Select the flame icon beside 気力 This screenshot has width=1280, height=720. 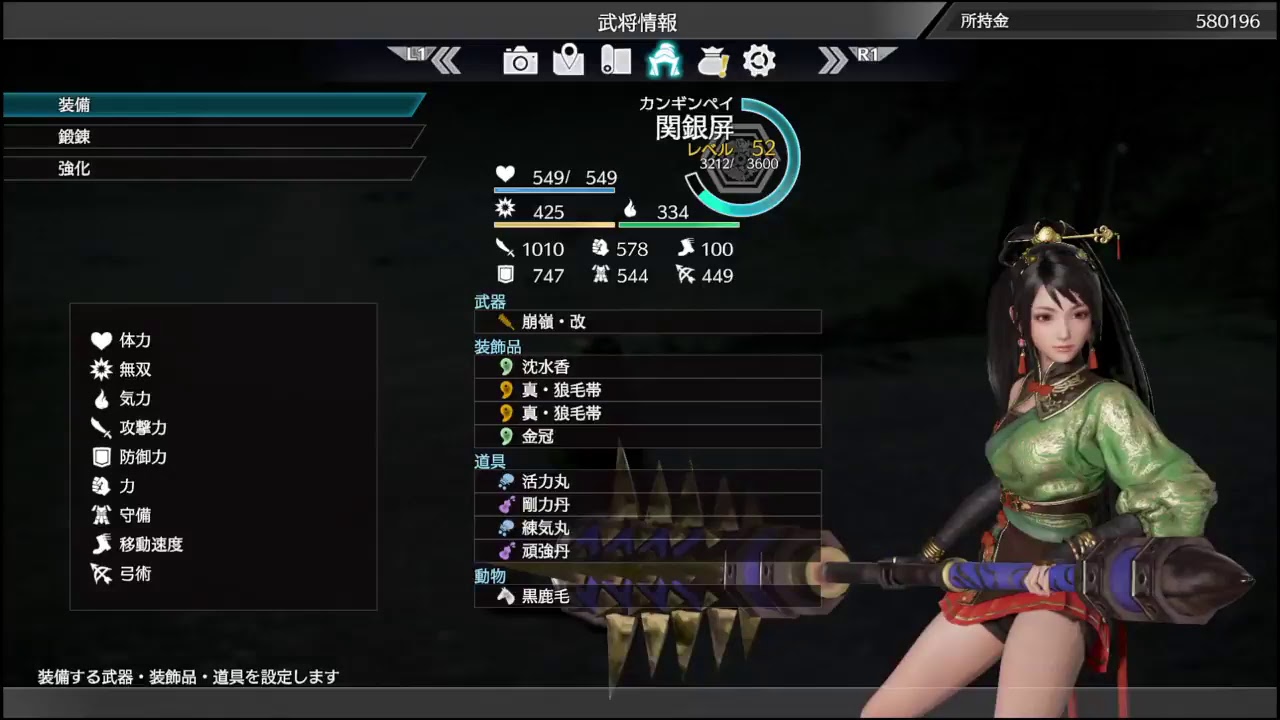[x=101, y=398]
